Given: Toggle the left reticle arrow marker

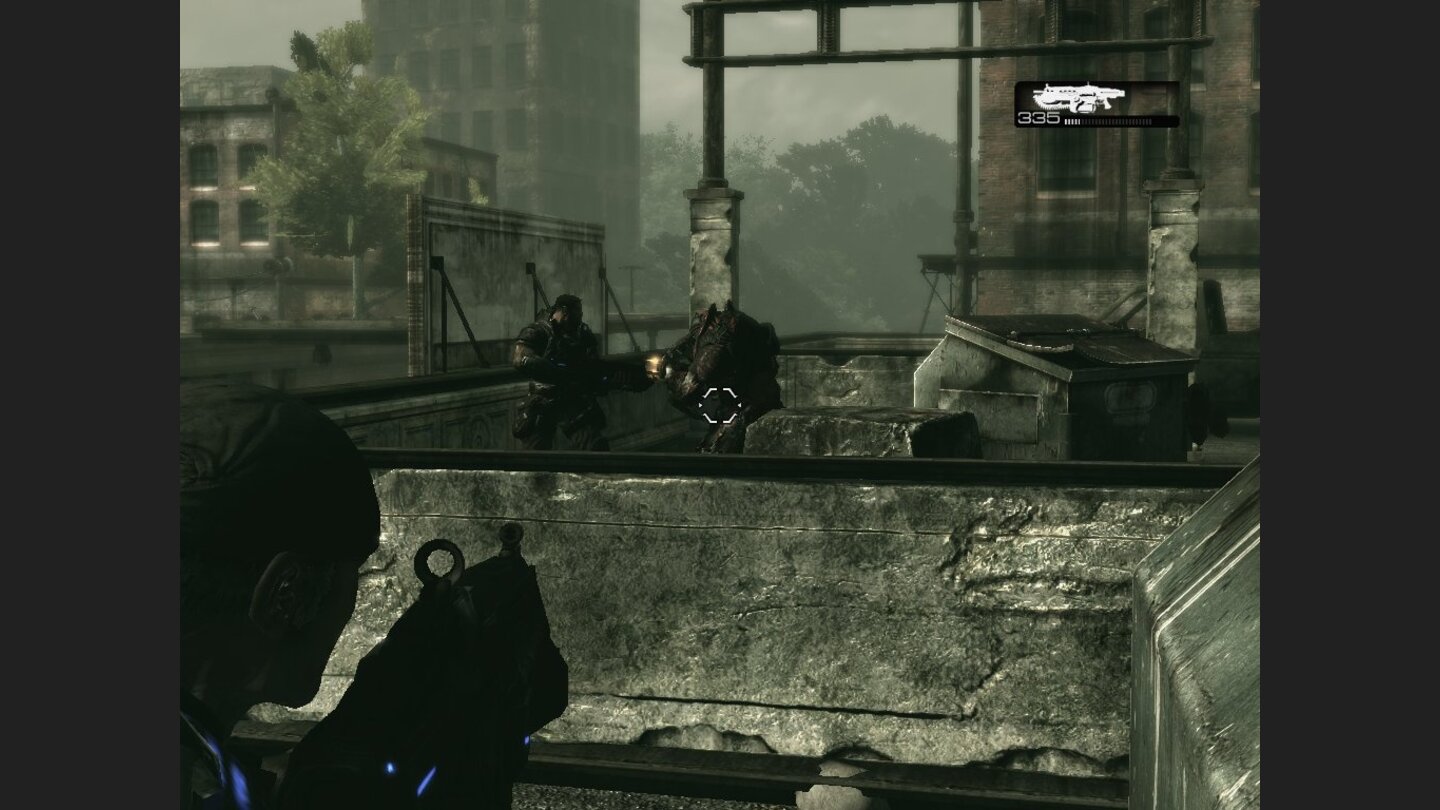Looking at the screenshot, I should tap(700, 406).
